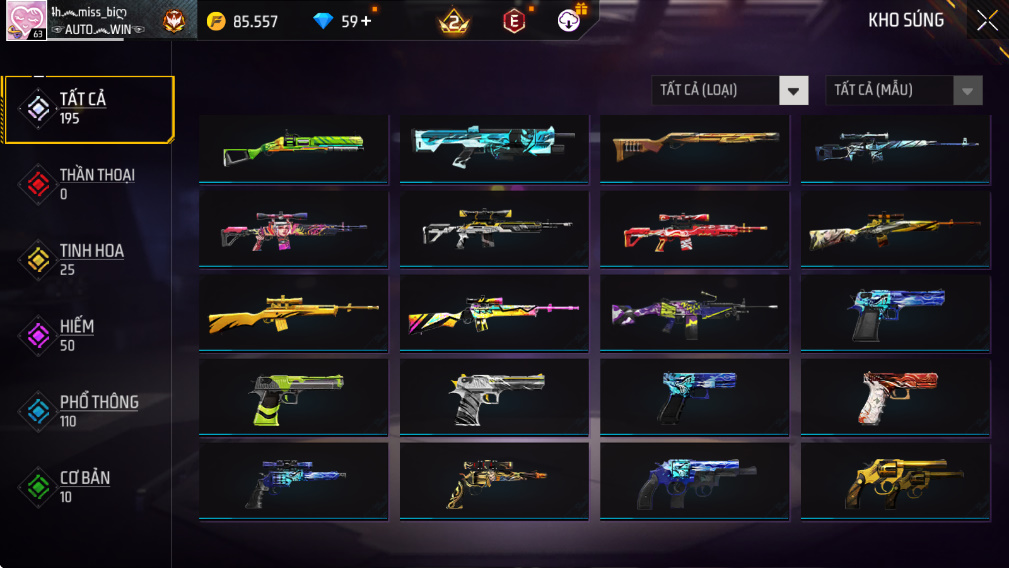Click the gold coin balance icon
This screenshot has width=1009, height=568.
click(x=216, y=21)
